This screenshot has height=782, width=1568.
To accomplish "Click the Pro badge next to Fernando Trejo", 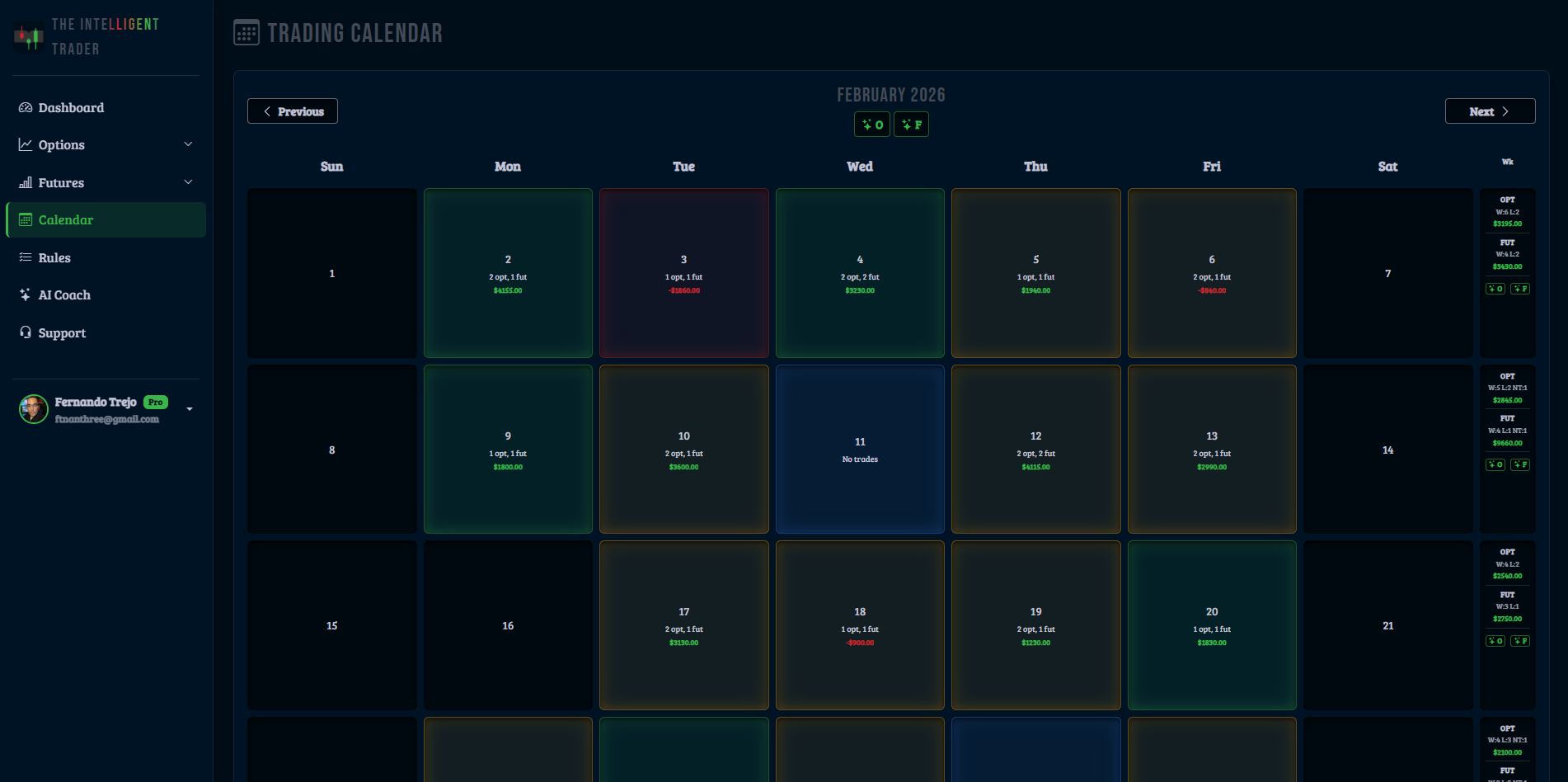I will (x=155, y=402).
